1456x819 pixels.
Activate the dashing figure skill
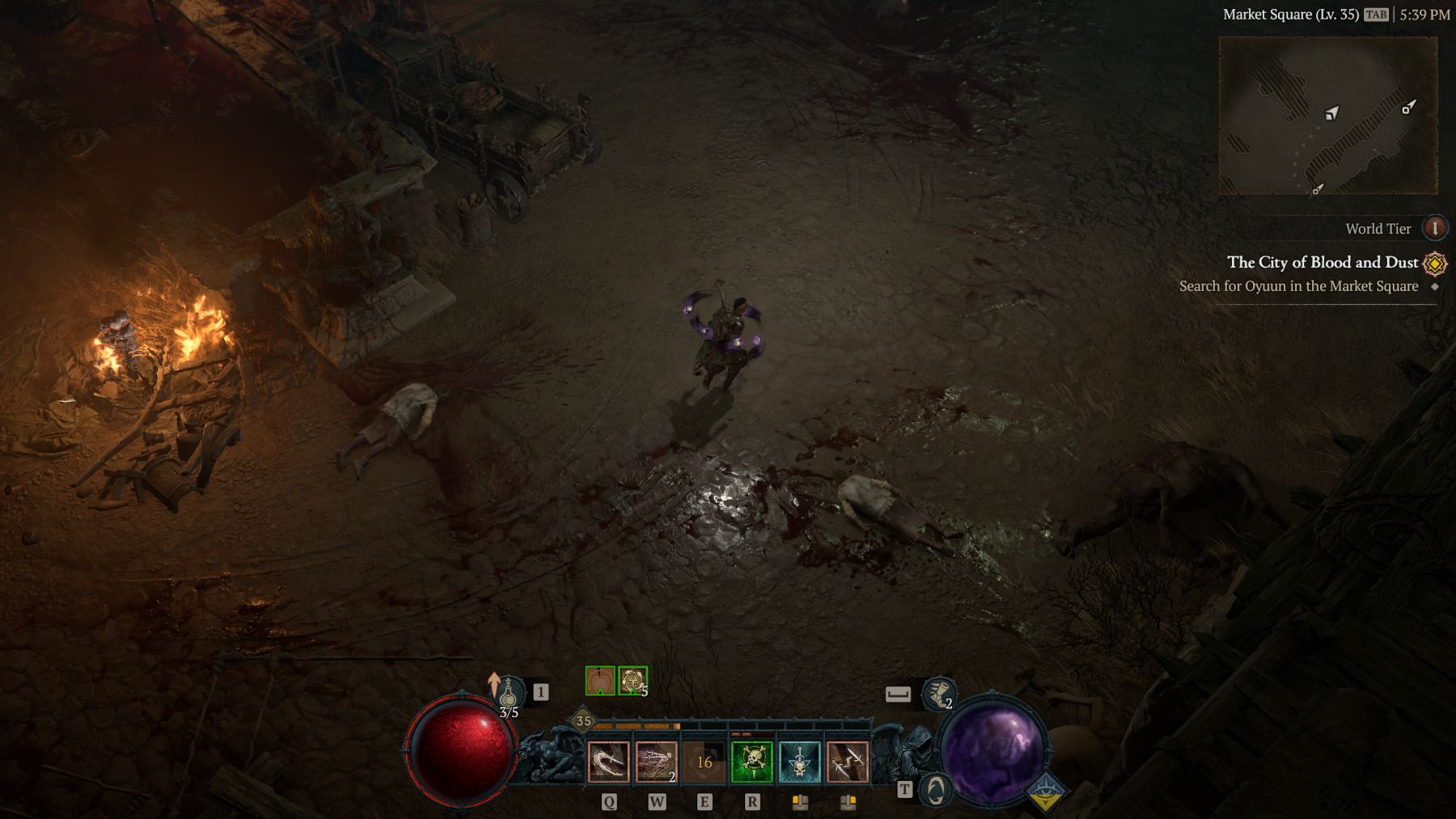[656, 762]
